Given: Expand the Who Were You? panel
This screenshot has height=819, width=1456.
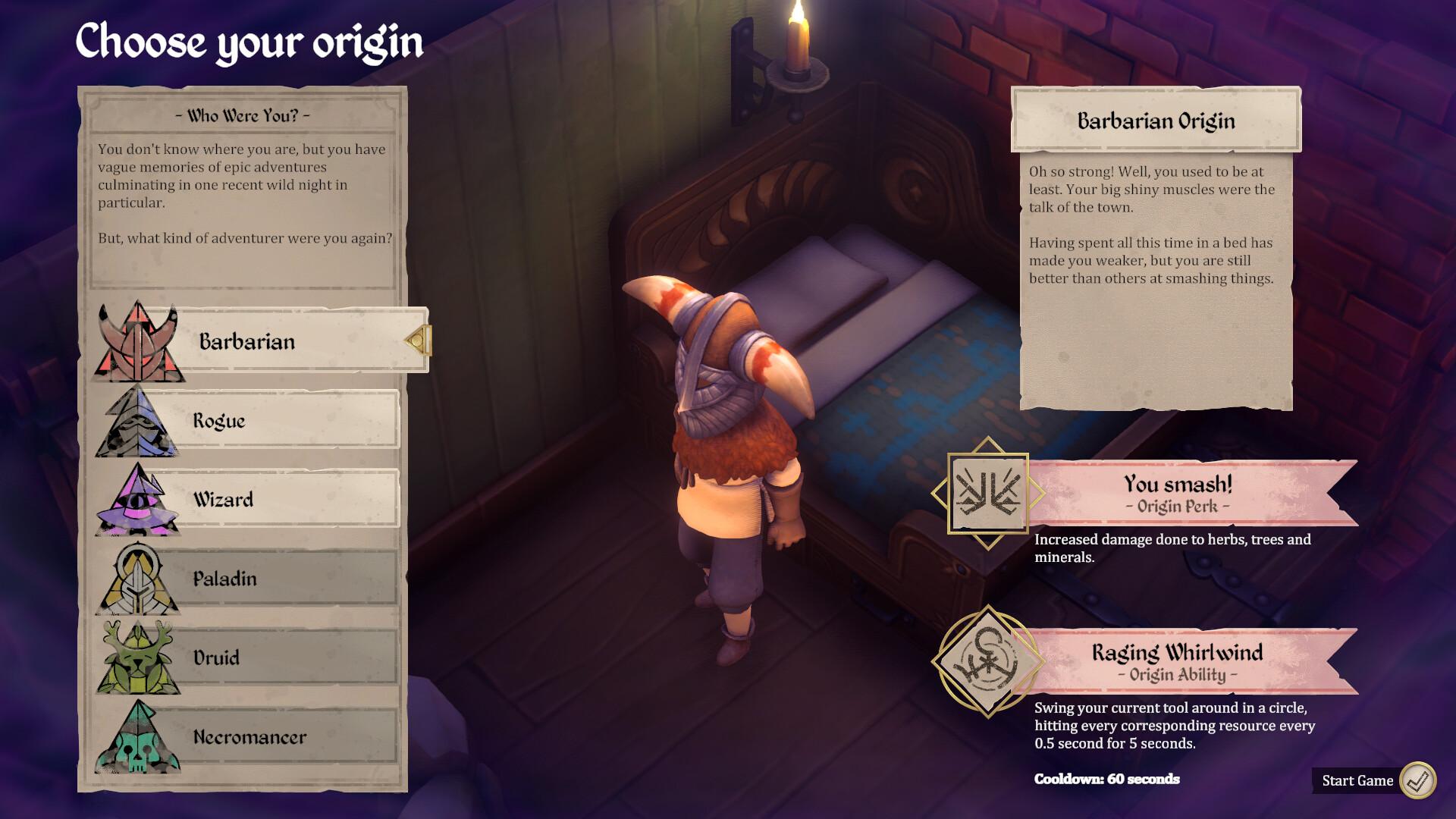Looking at the screenshot, I should point(244,190).
